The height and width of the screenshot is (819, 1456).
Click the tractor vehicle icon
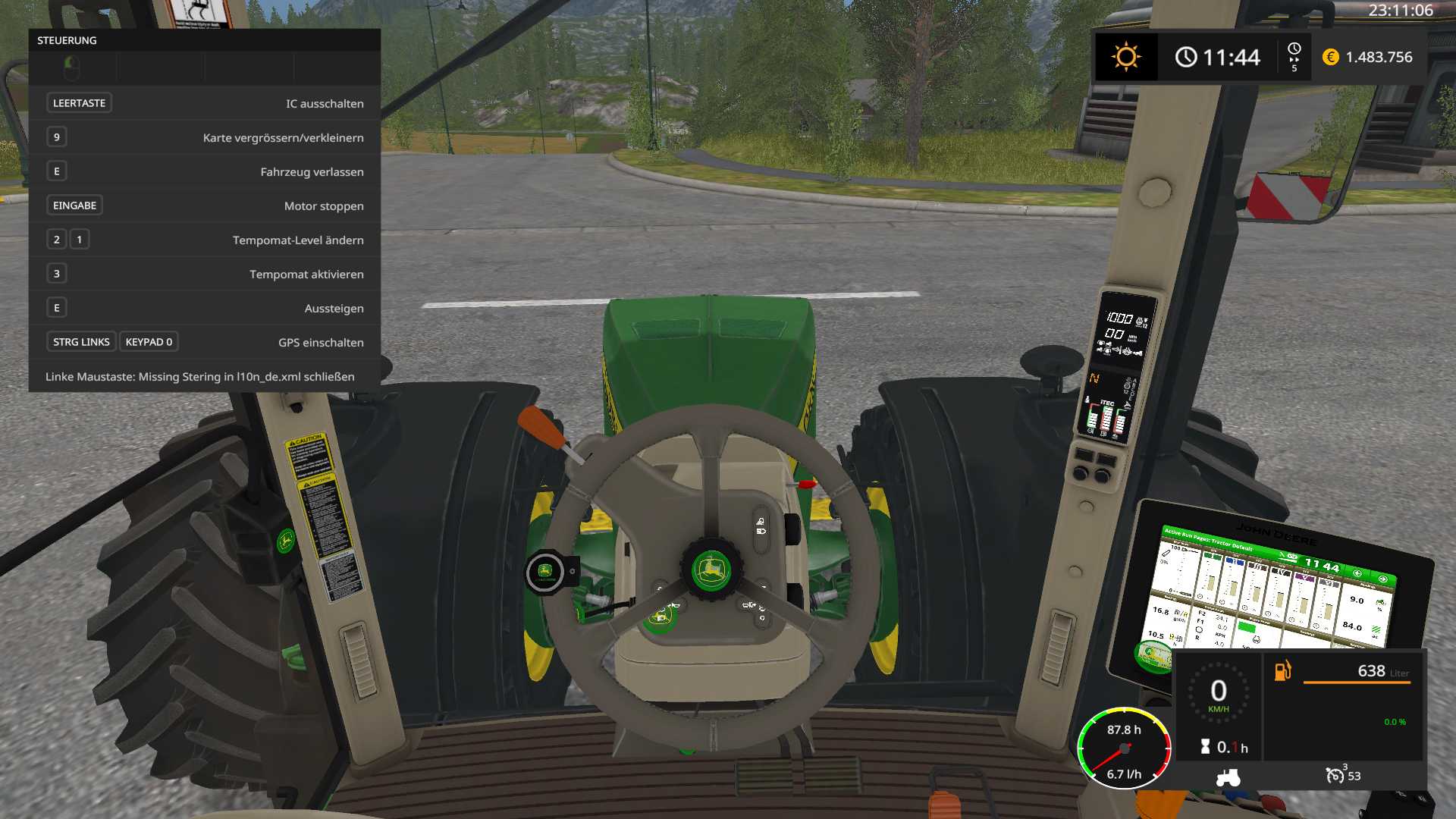pyautogui.click(x=1228, y=777)
